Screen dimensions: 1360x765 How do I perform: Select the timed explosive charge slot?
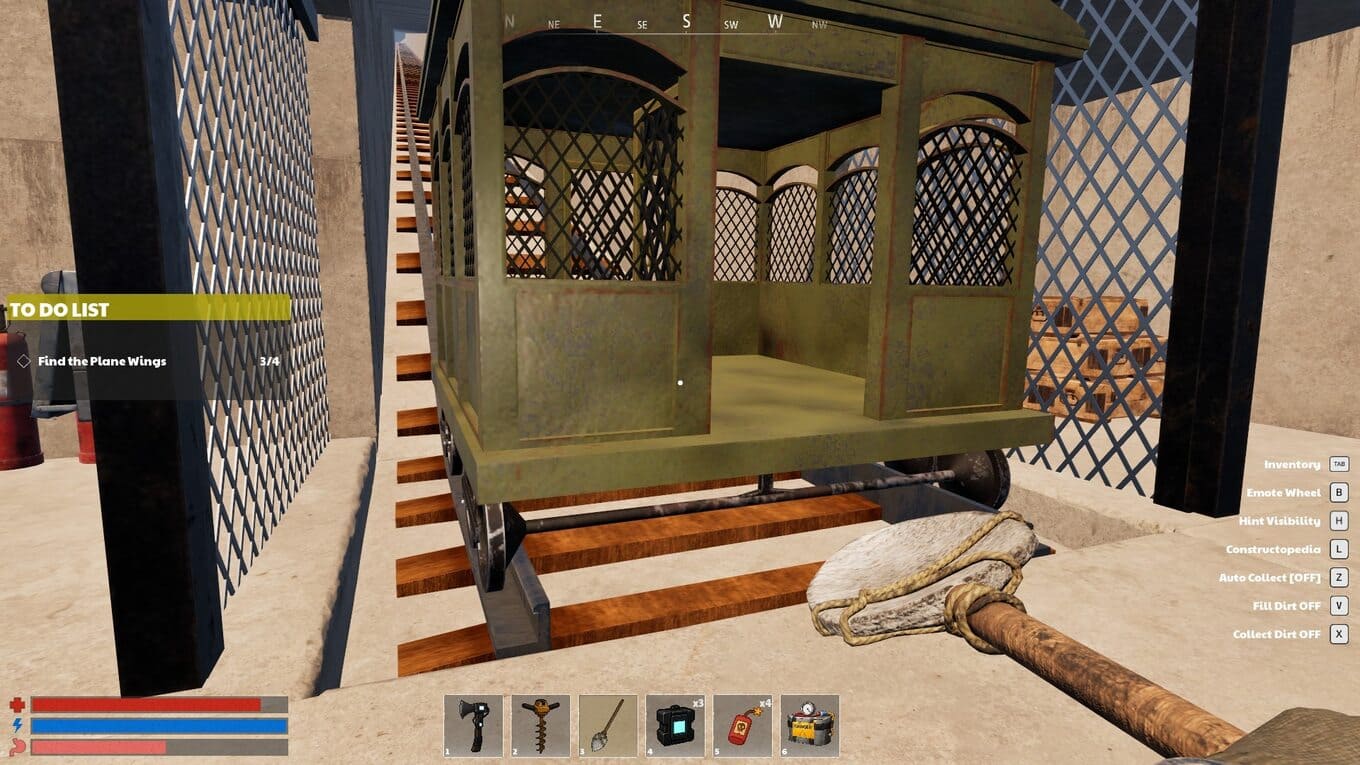pos(810,726)
